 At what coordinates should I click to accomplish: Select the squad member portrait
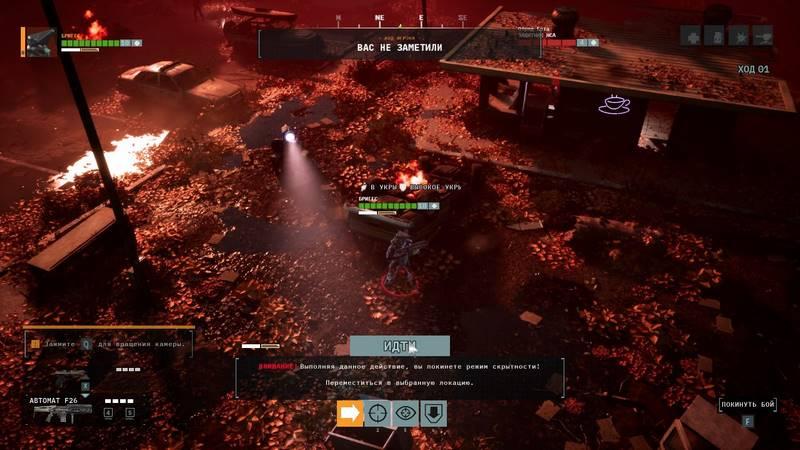click(41, 41)
